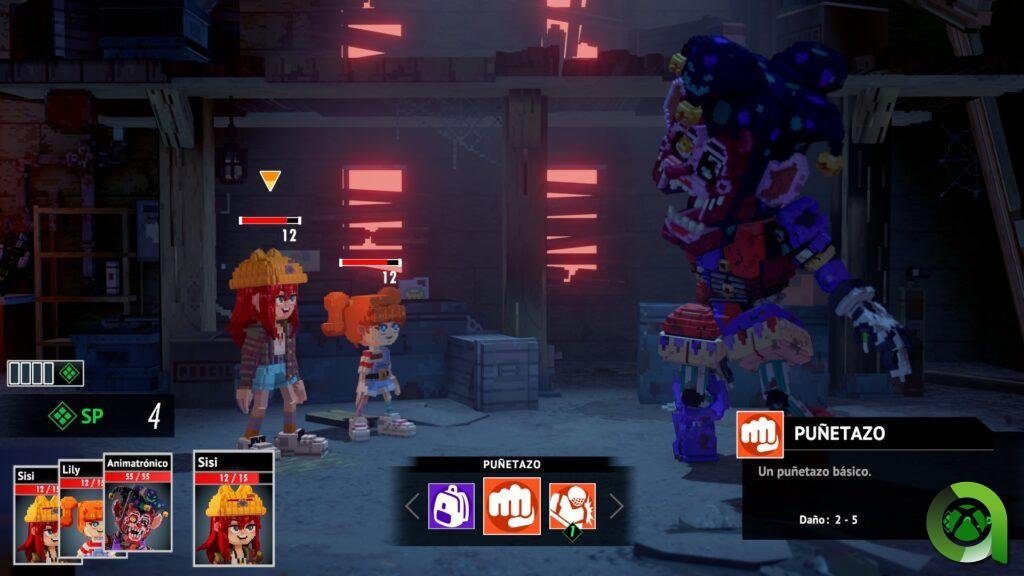Choose the skill icon costing 1 SP
1024x576 pixels.
(x=572, y=506)
